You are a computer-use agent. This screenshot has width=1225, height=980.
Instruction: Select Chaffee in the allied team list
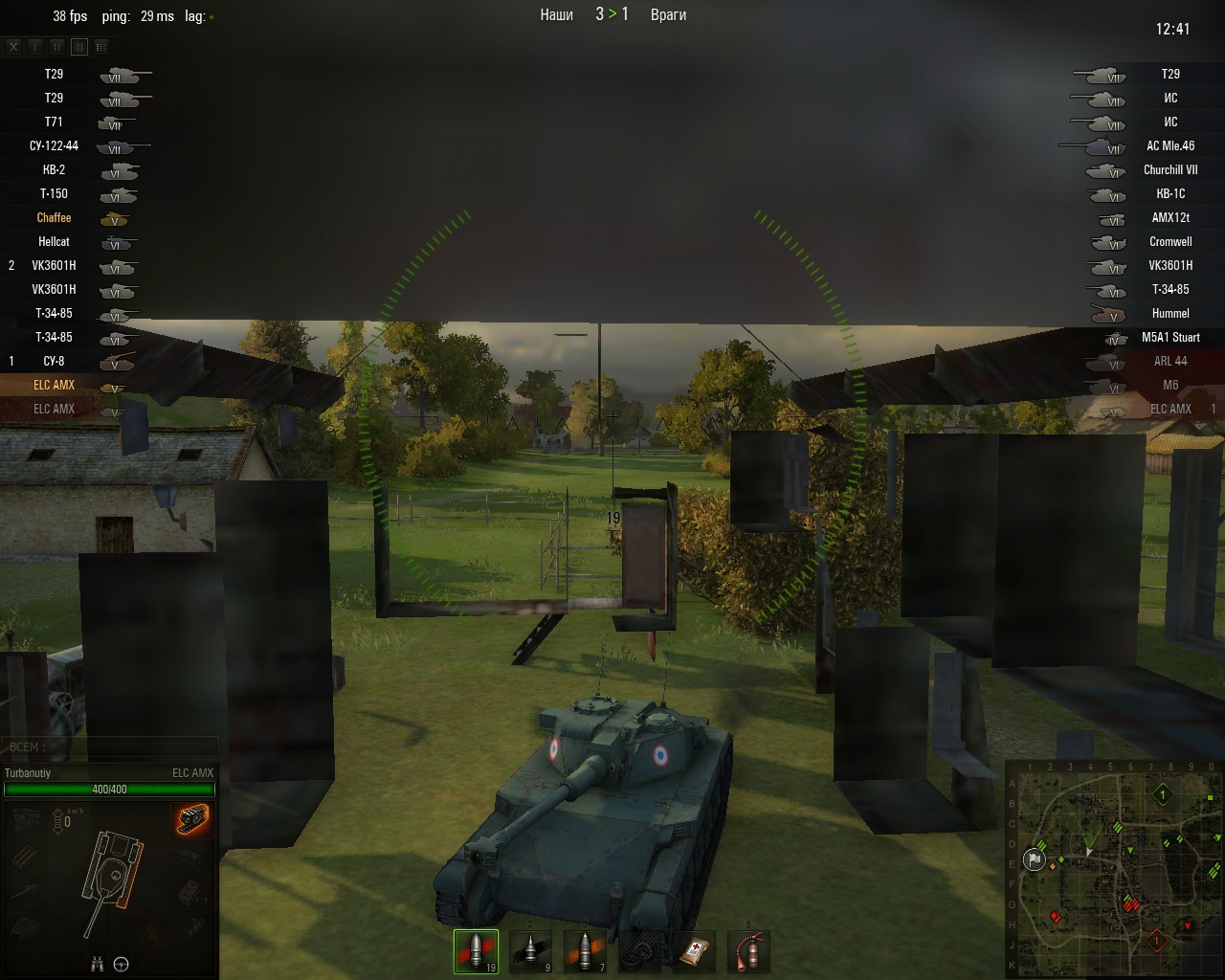point(54,217)
